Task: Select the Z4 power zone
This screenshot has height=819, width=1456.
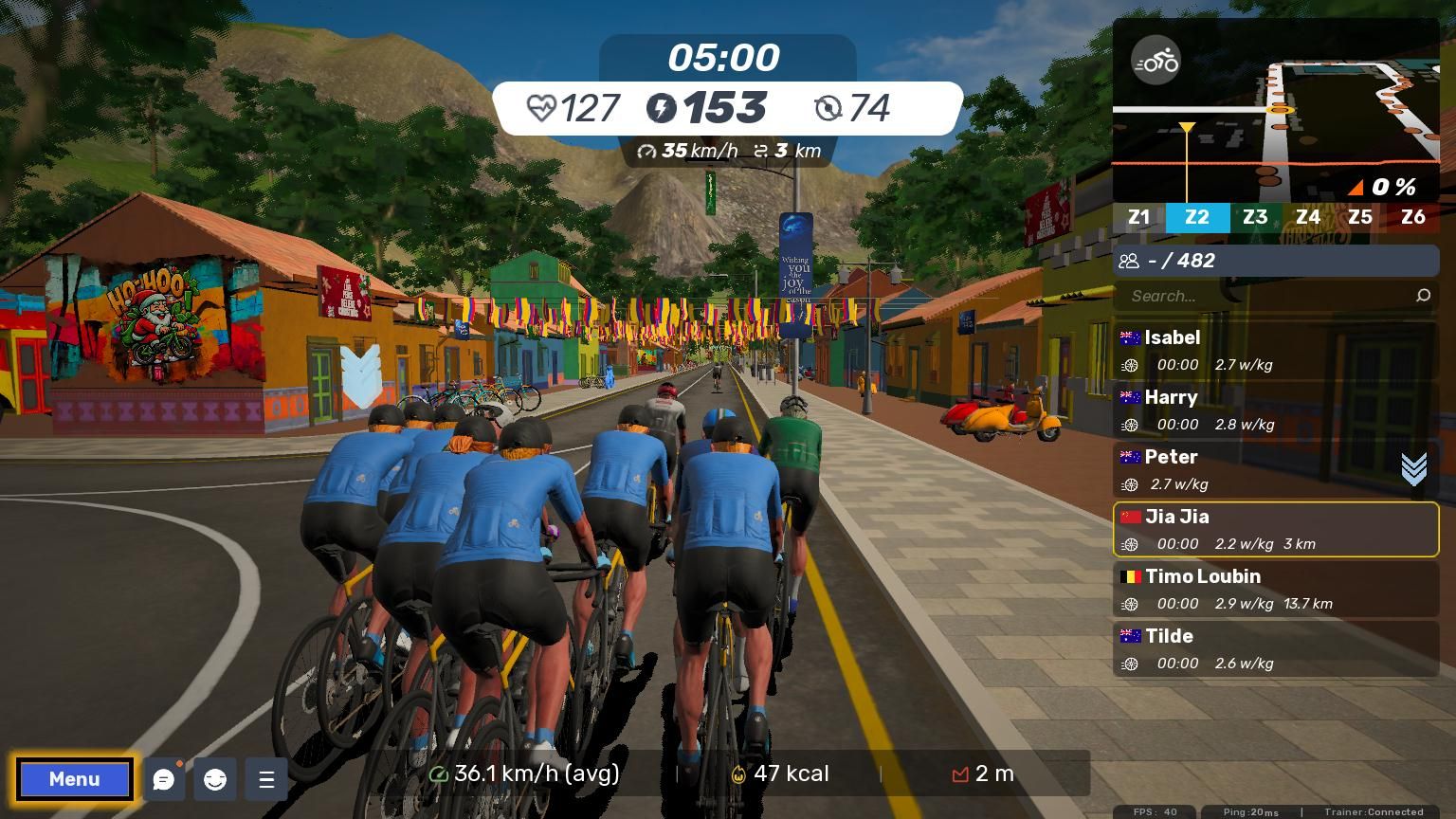Action: [1308, 217]
